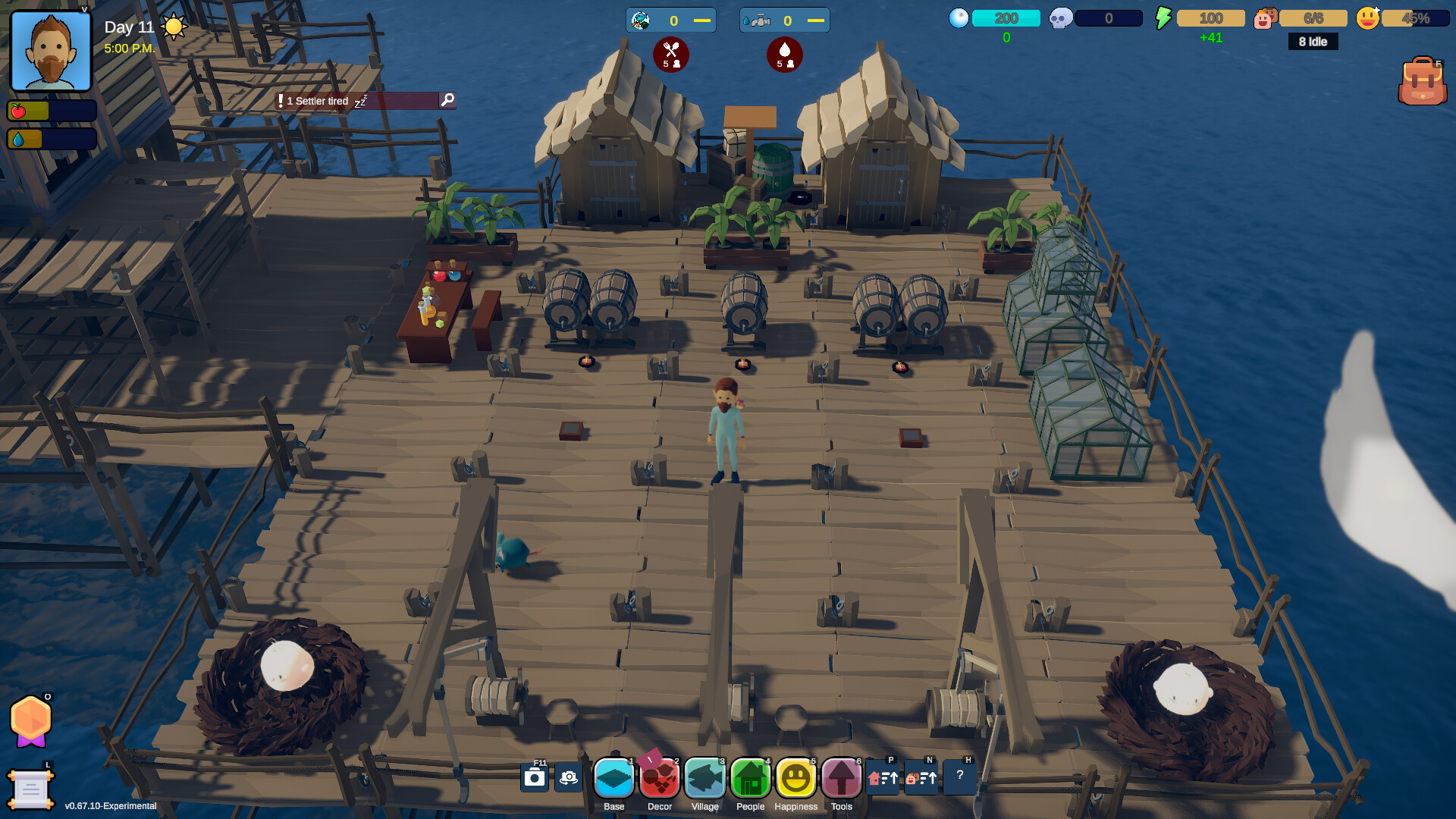Viewport: 1456px width, 819px height.
Task: Open the Base build menu
Action: tap(614, 777)
